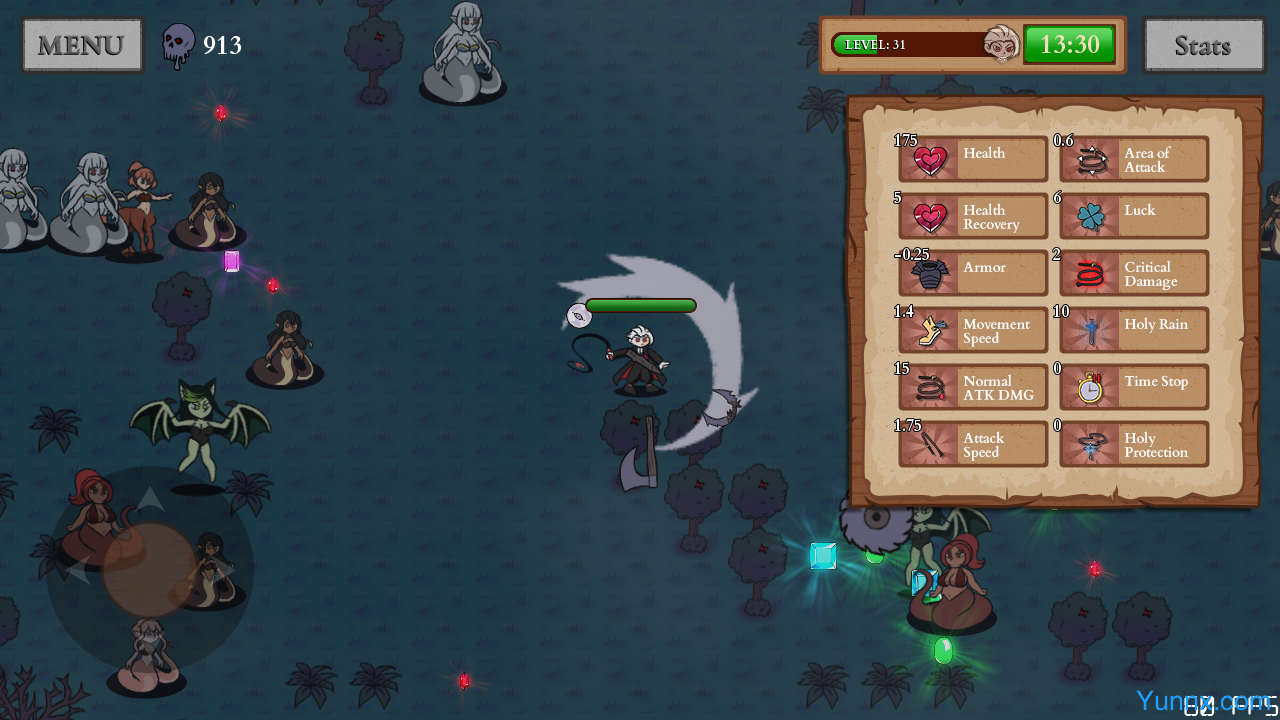
Task: Click the Critical Damage stat row
Action: coord(1134,273)
